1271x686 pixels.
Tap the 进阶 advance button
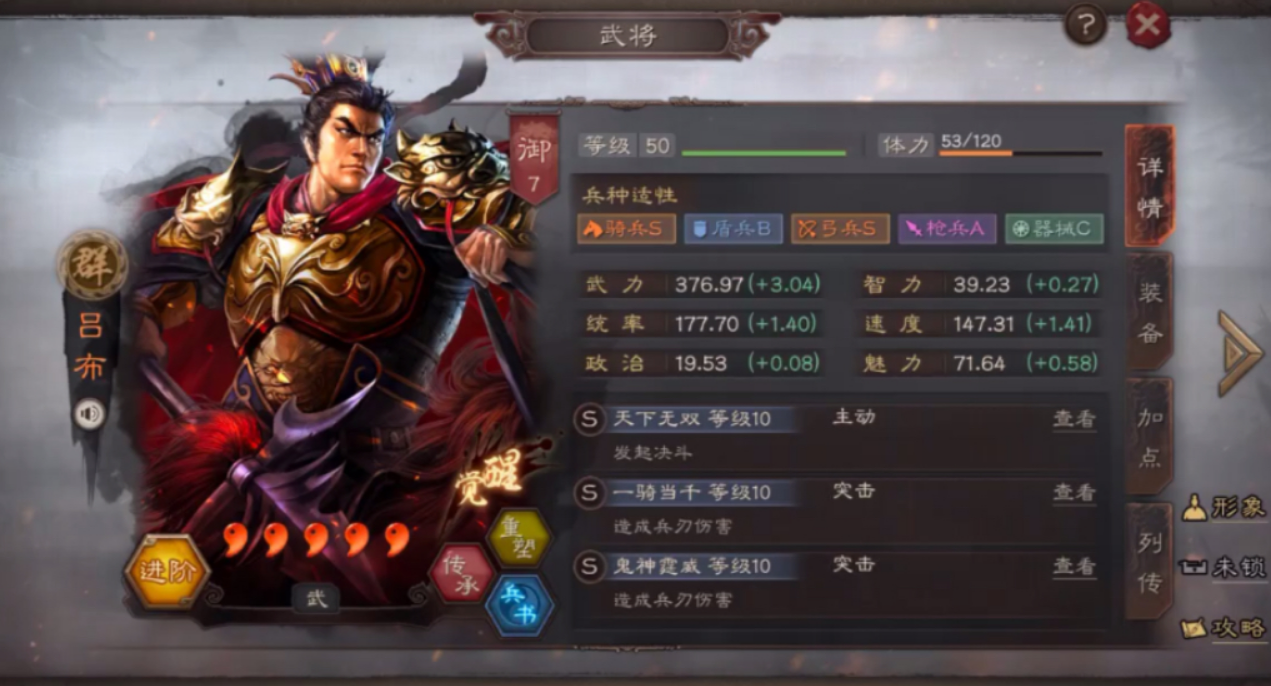pos(165,572)
